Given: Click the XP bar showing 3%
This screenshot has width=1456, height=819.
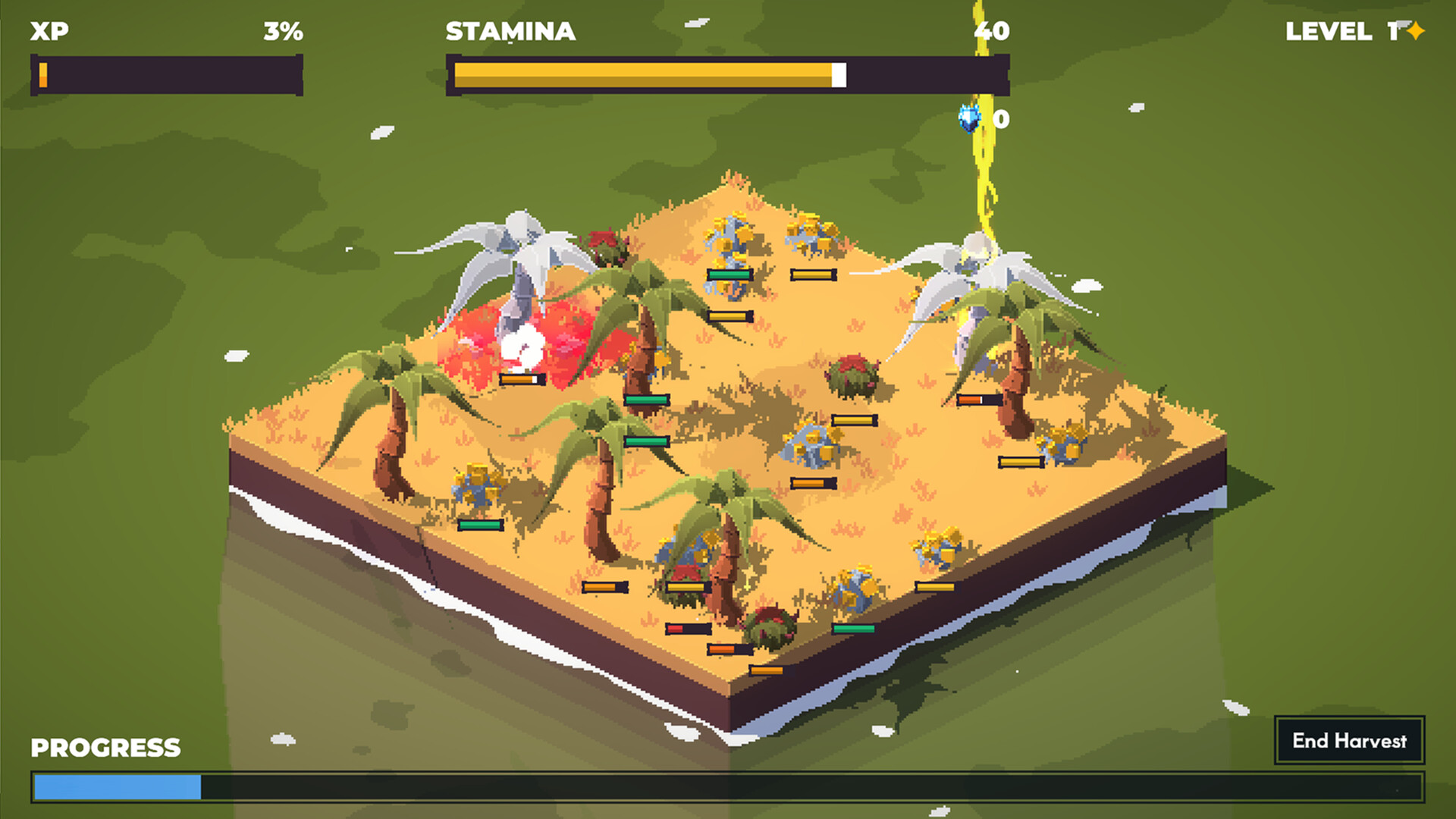Looking at the screenshot, I should pyautogui.click(x=165, y=74).
